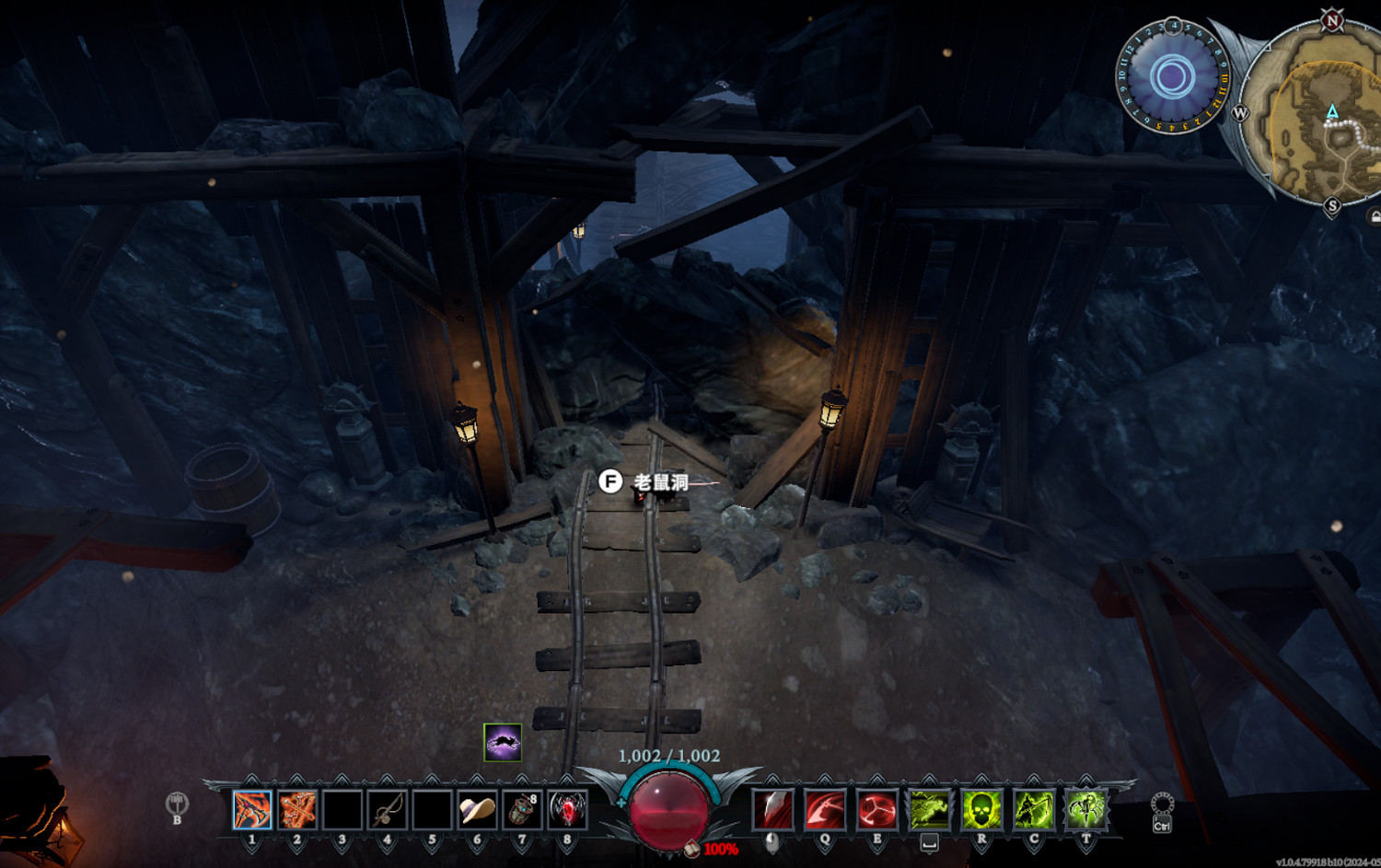Image resolution: width=1381 pixels, height=868 pixels.
Task: Activate the red scythe slash ability
Action: (825, 810)
